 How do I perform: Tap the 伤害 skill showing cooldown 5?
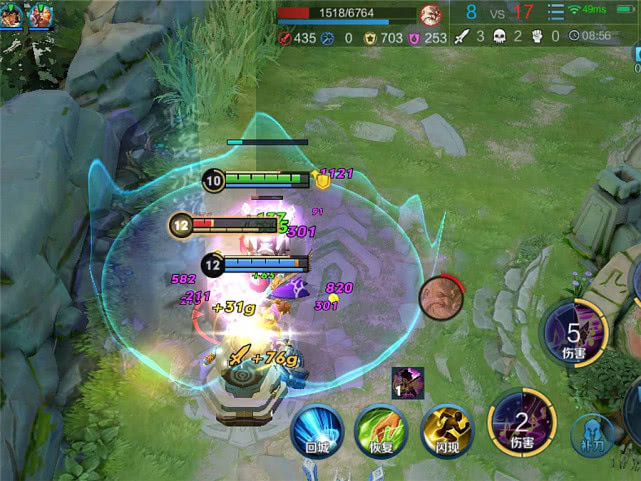click(x=573, y=335)
